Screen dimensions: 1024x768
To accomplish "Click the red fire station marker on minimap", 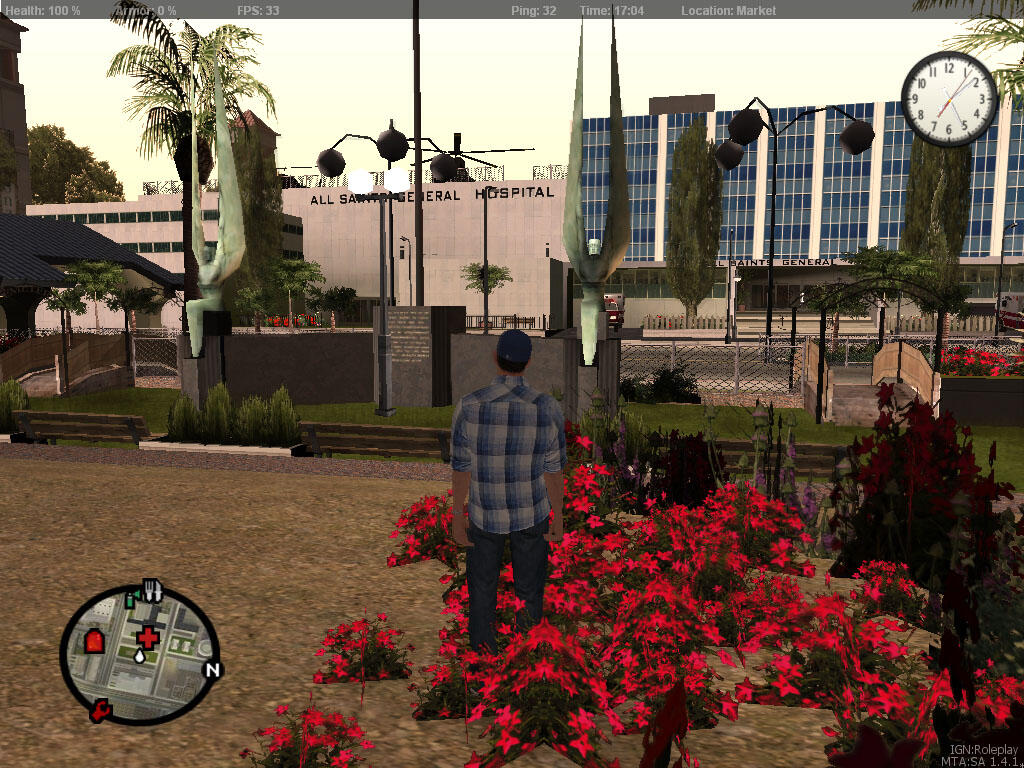I will 94,641.
